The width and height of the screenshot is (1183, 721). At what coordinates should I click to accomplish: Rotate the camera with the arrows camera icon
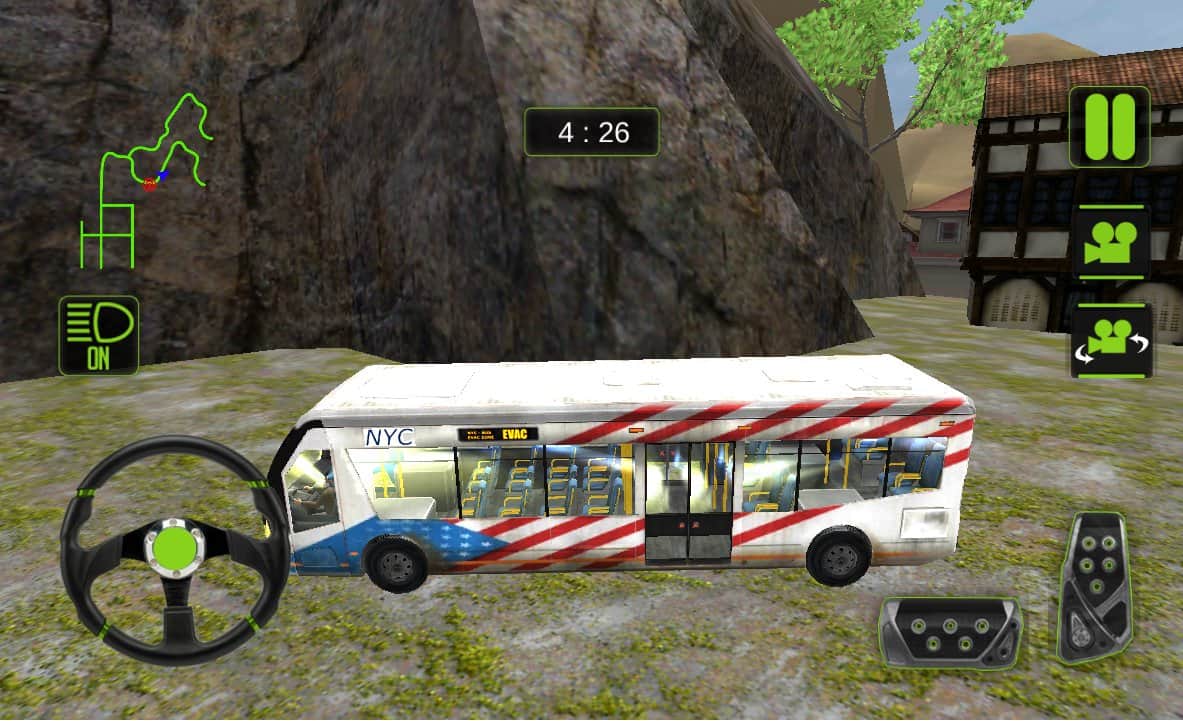pos(1112,341)
